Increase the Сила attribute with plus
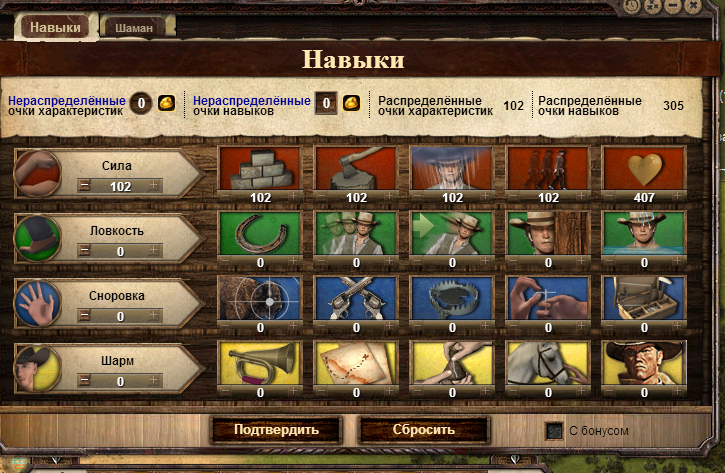The width and height of the screenshot is (725, 473). pyautogui.click(x=154, y=186)
